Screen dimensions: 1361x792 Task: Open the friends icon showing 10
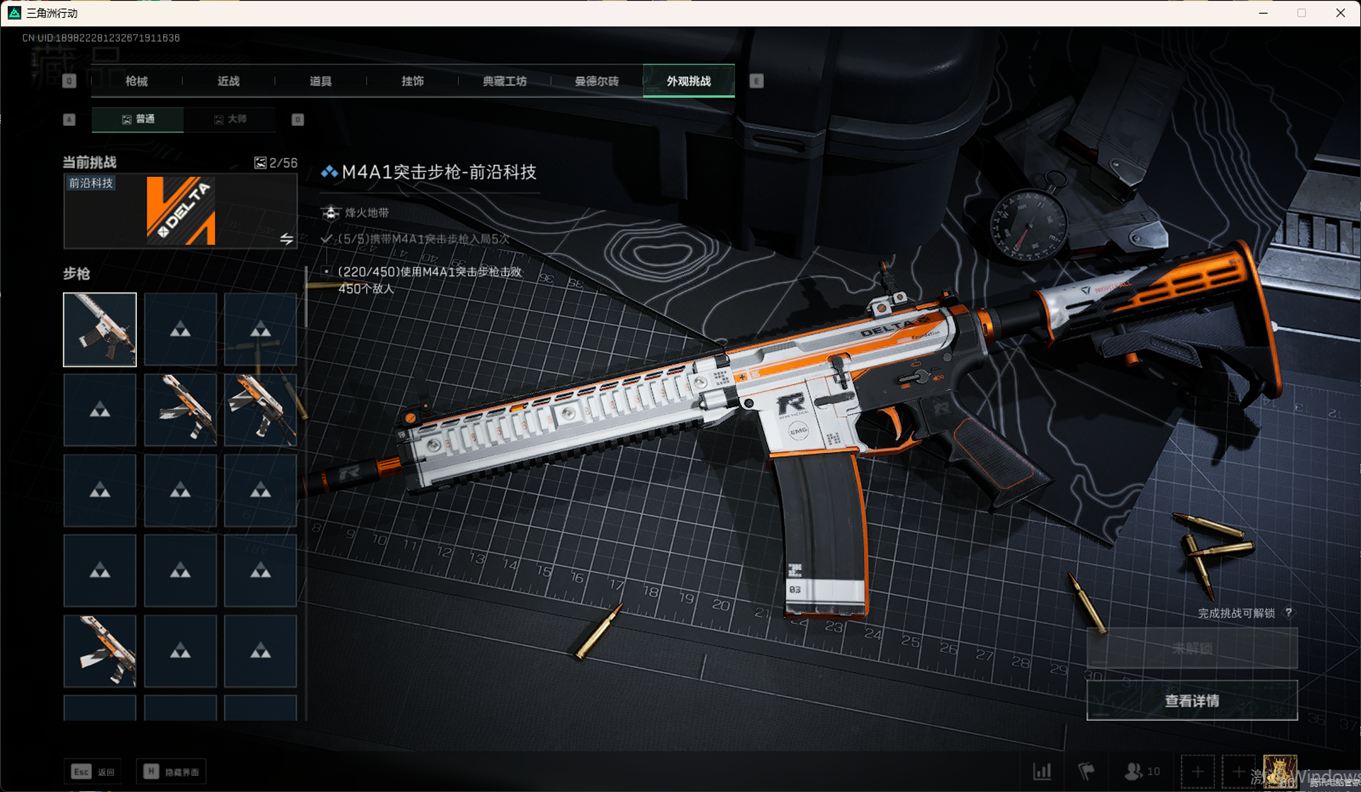pos(1141,772)
